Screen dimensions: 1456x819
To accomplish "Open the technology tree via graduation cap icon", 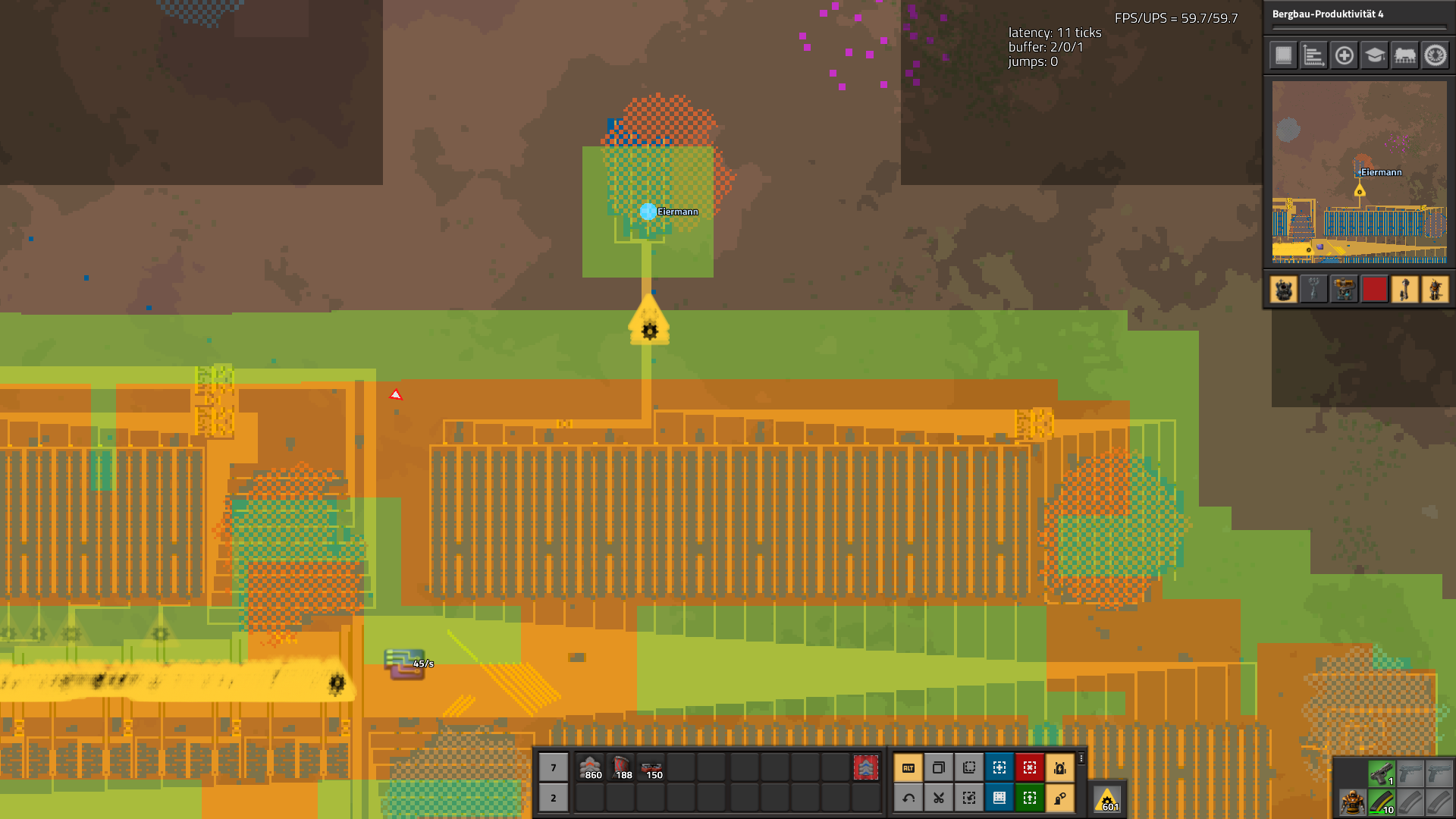I will click(x=1376, y=55).
